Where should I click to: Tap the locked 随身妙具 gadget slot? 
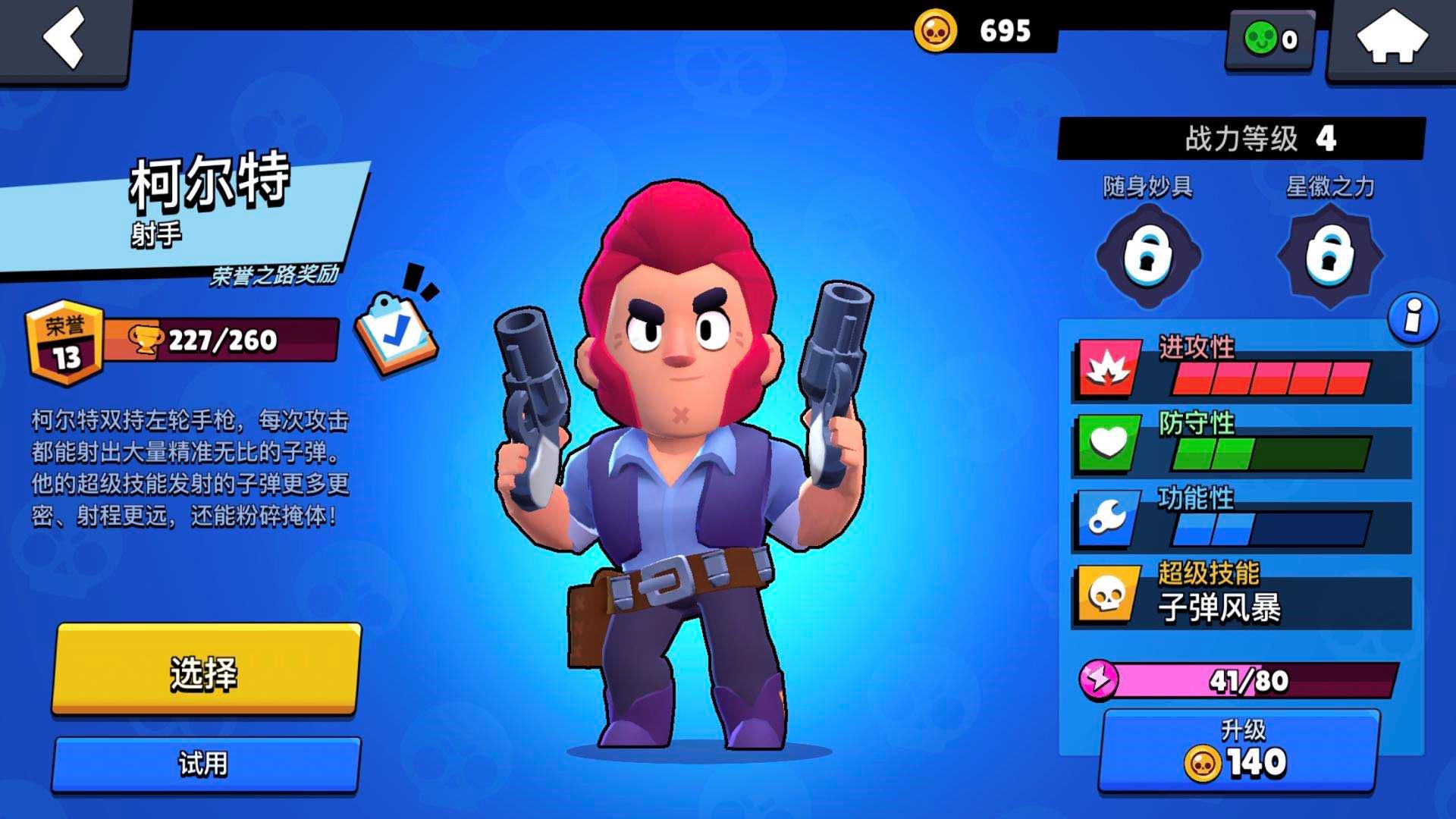[1152, 253]
